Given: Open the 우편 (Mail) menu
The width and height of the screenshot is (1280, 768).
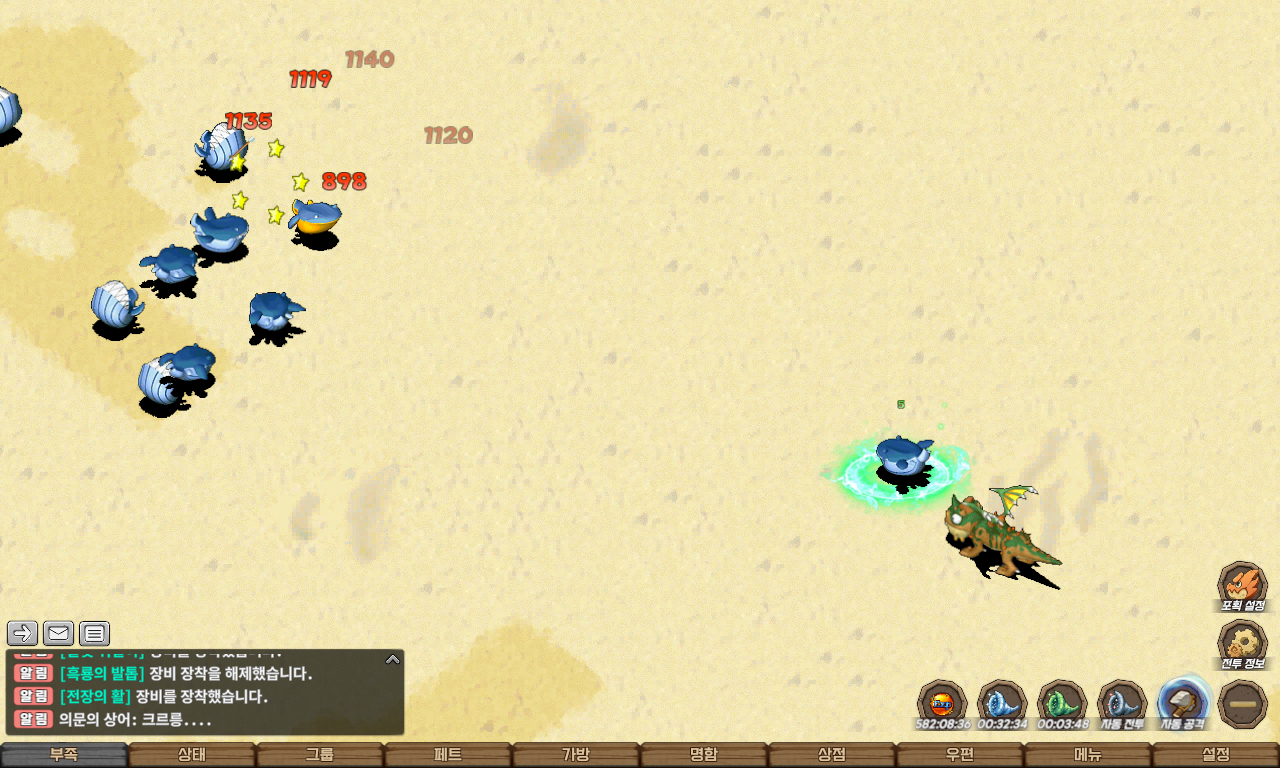Looking at the screenshot, I should click(960, 755).
